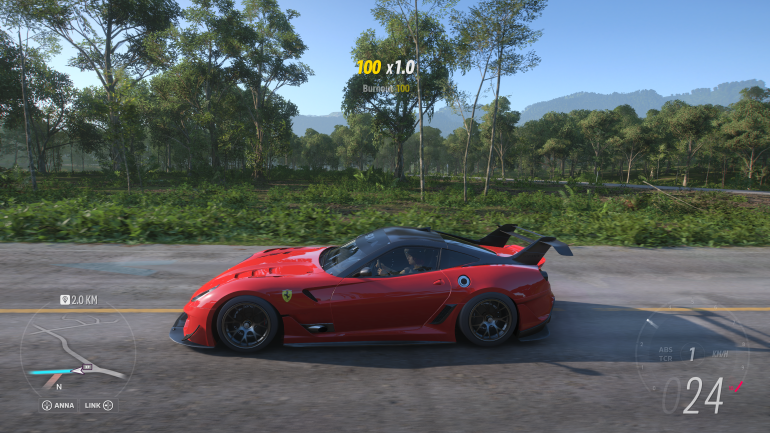Screen dimensions: 770x433
Task: Open the LINK chat button
Action: 98,405
